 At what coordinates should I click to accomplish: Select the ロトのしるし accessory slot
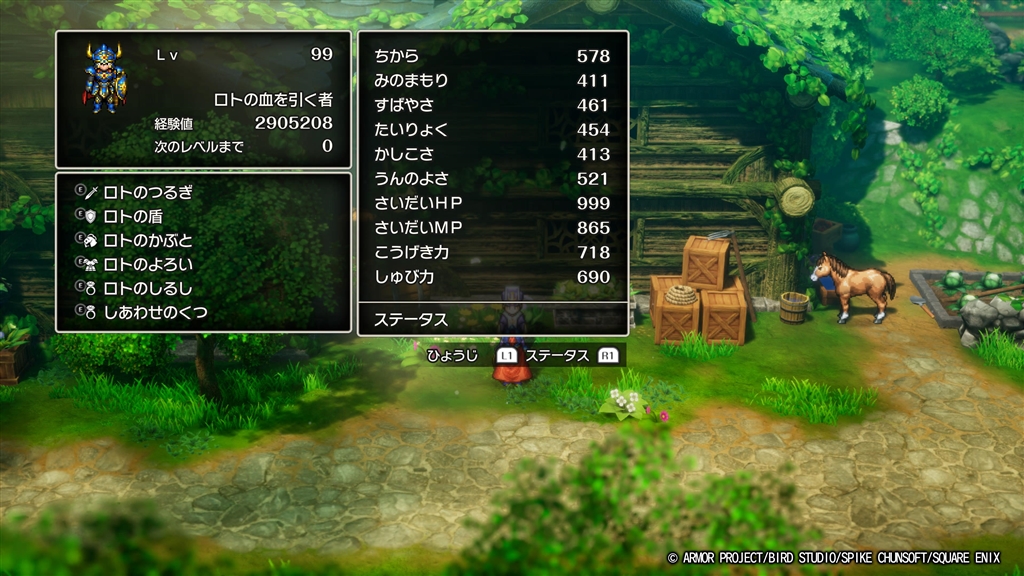pyautogui.click(x=148, y=289)
